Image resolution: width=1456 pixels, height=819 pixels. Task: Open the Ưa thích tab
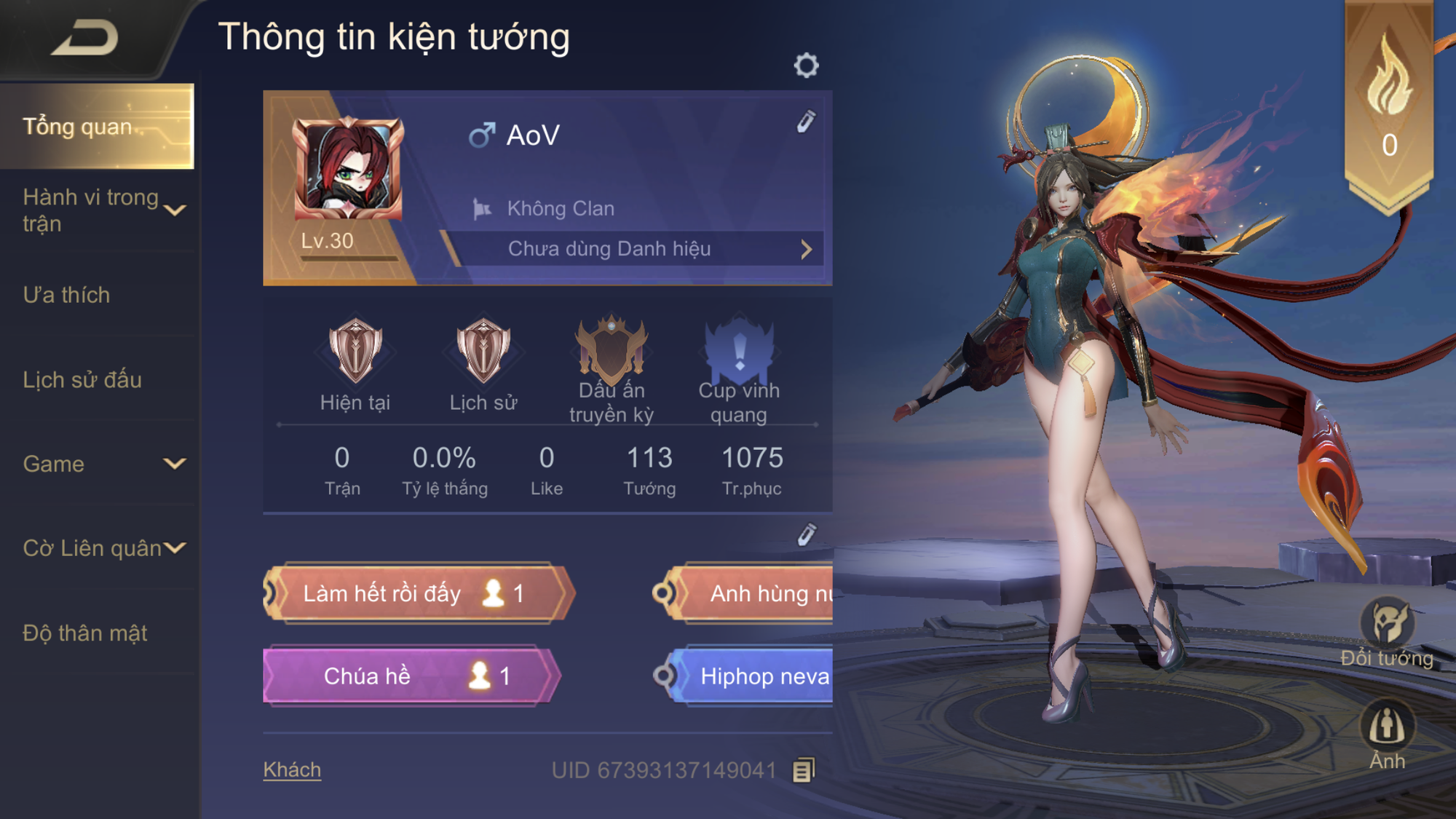coord(67,295)
